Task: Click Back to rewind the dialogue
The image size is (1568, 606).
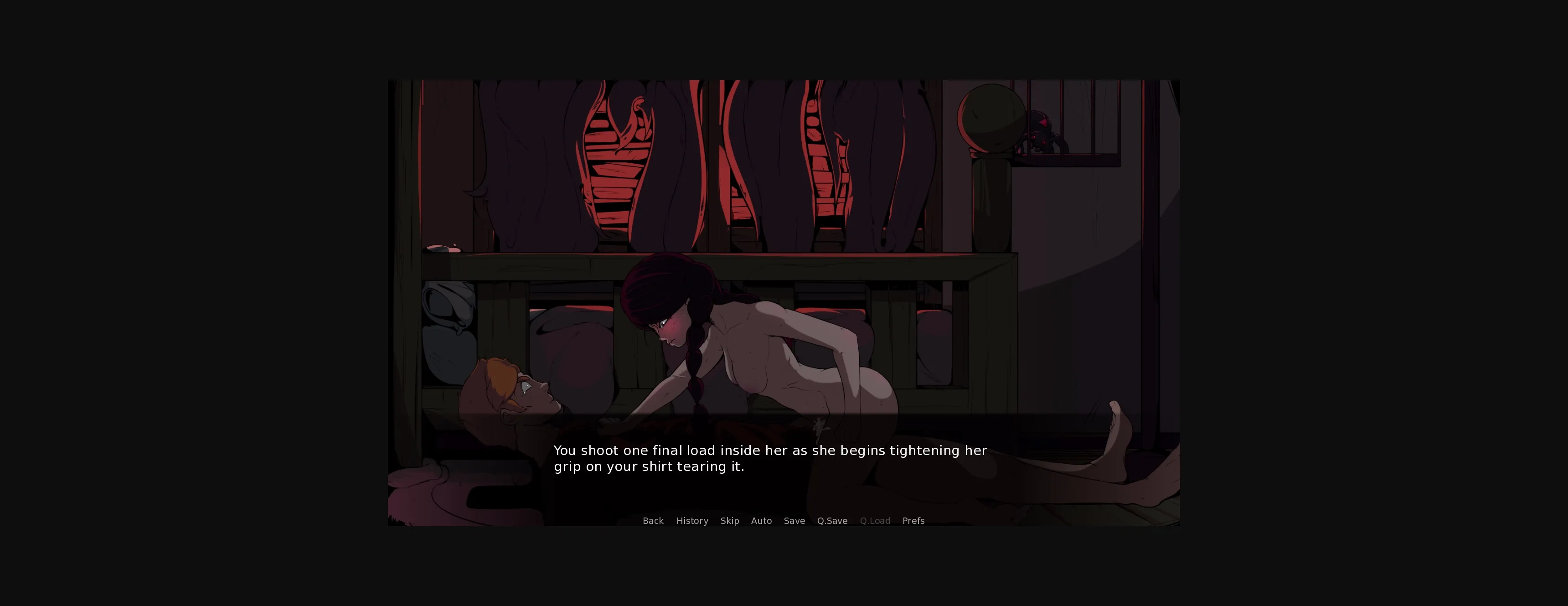Action: point(653,521)
